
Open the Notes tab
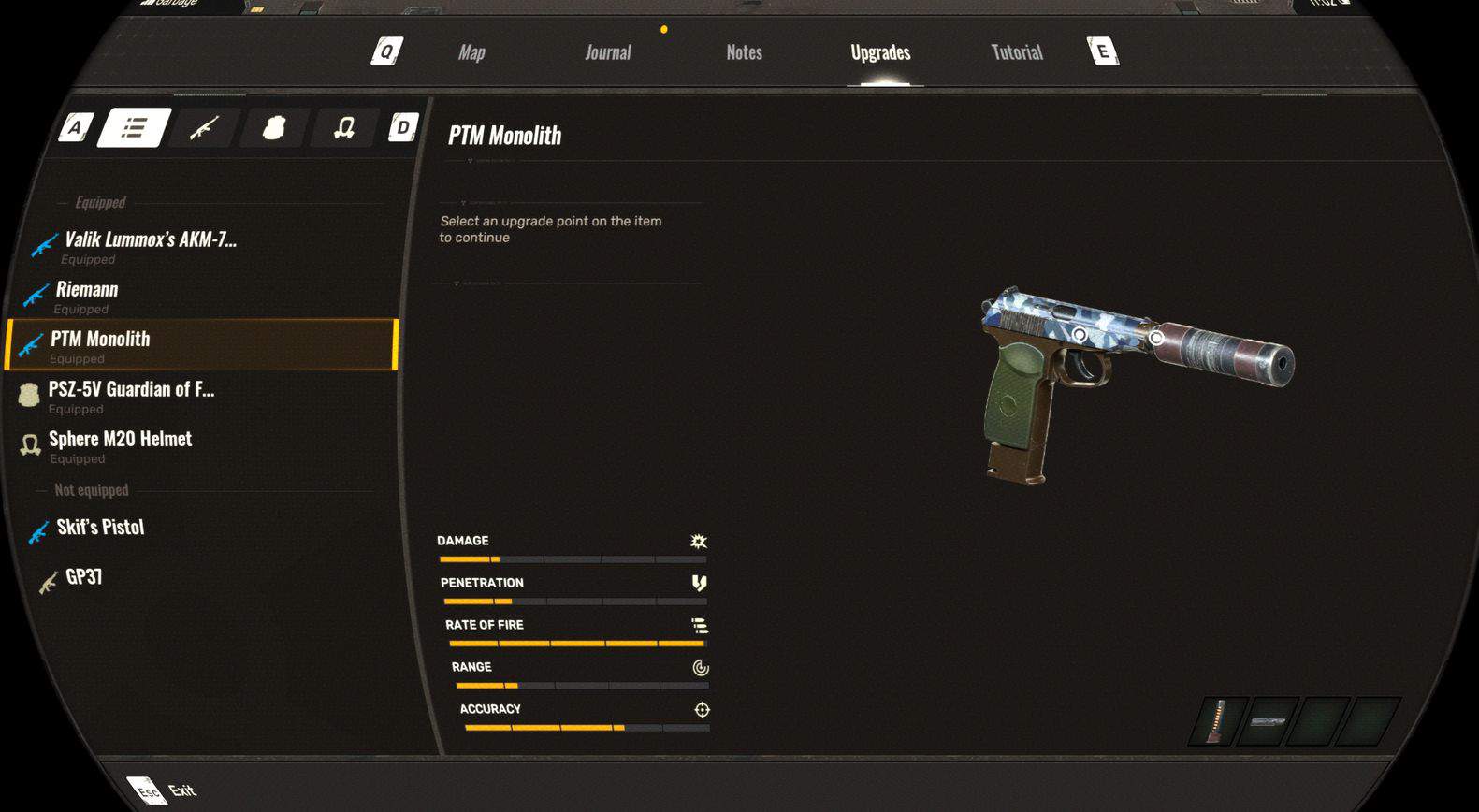pos(744,52)
